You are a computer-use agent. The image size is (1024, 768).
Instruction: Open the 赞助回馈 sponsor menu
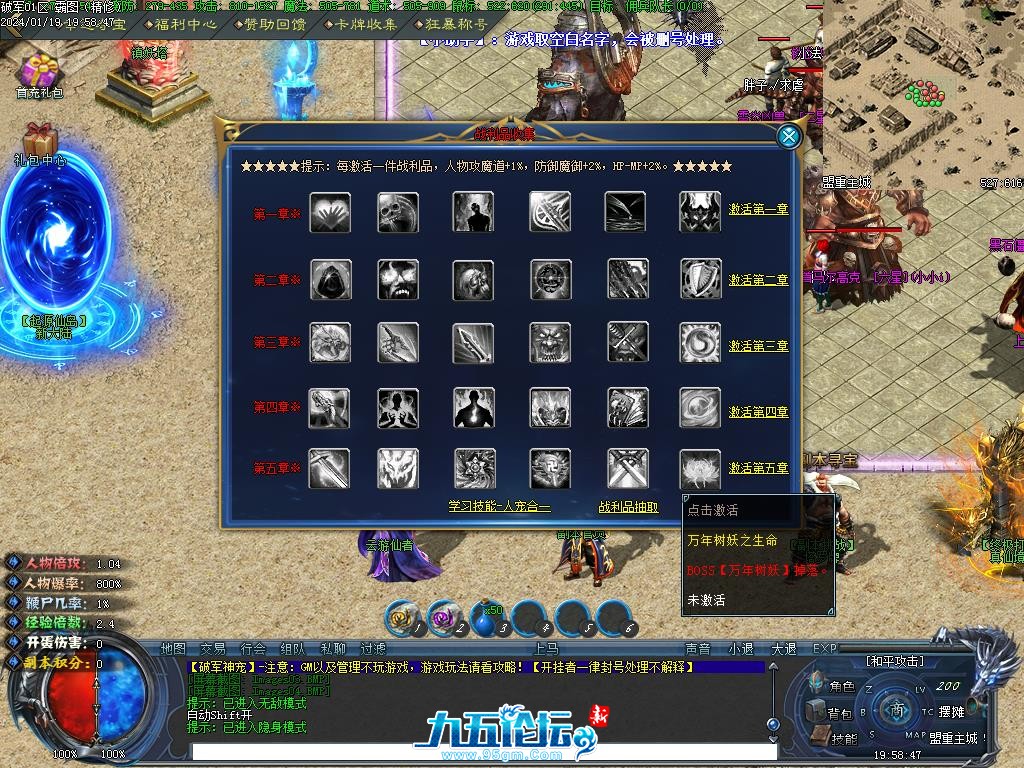tap(272, 24)
